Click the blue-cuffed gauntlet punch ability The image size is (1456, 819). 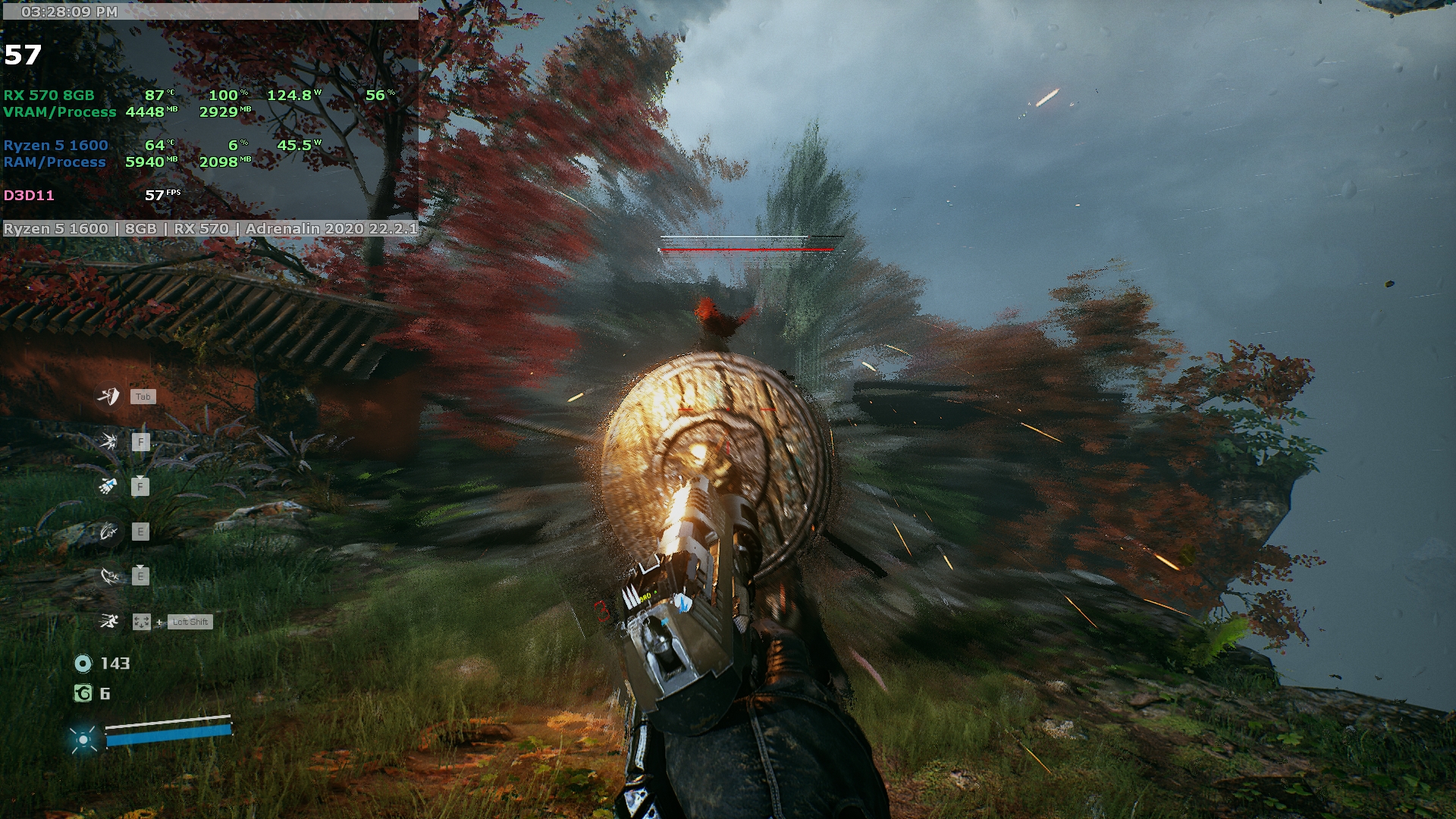(x=108, y=486)
